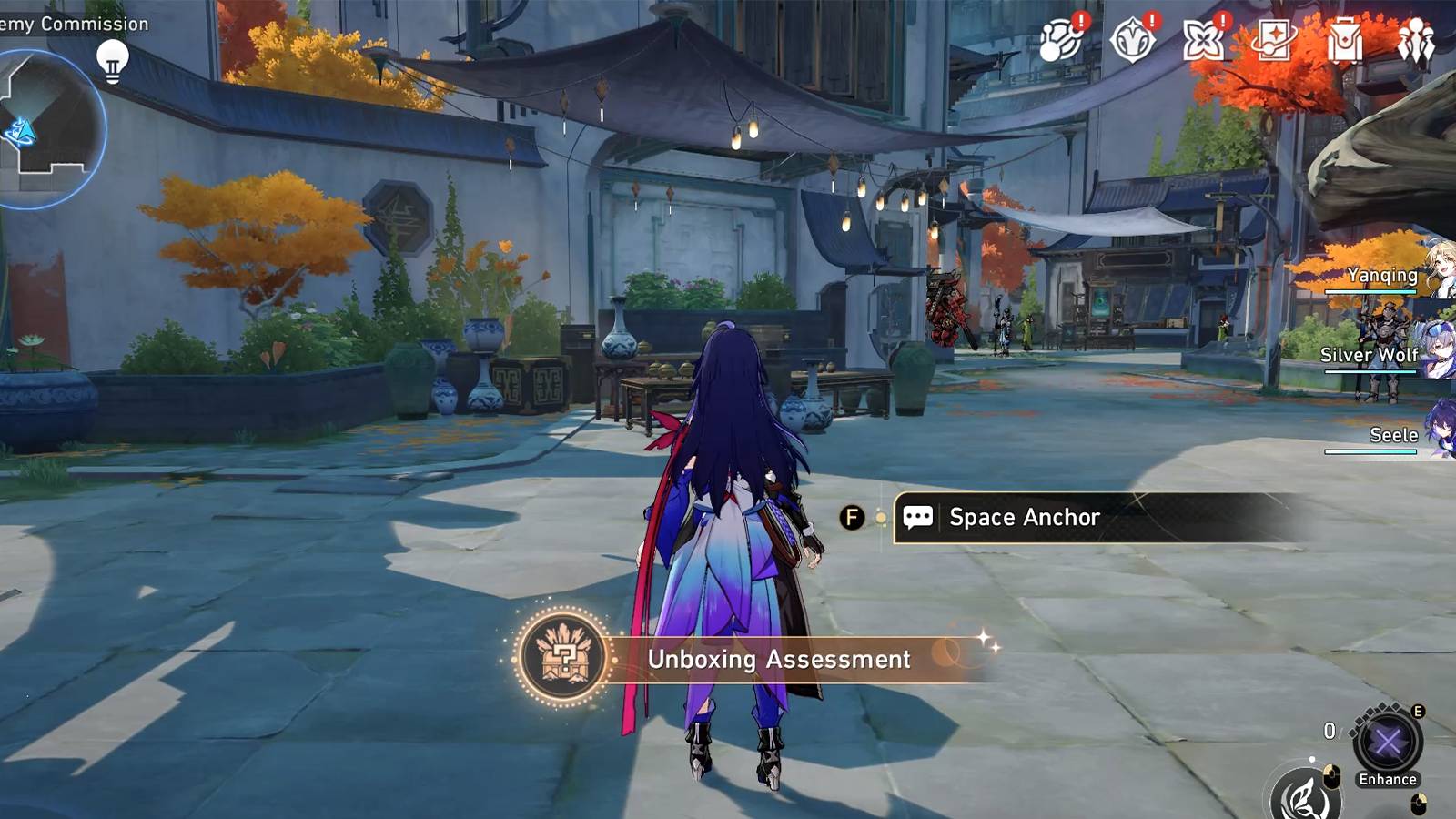
Task: Click the F interaction key prompt
Action: click(x=854, y=517)
